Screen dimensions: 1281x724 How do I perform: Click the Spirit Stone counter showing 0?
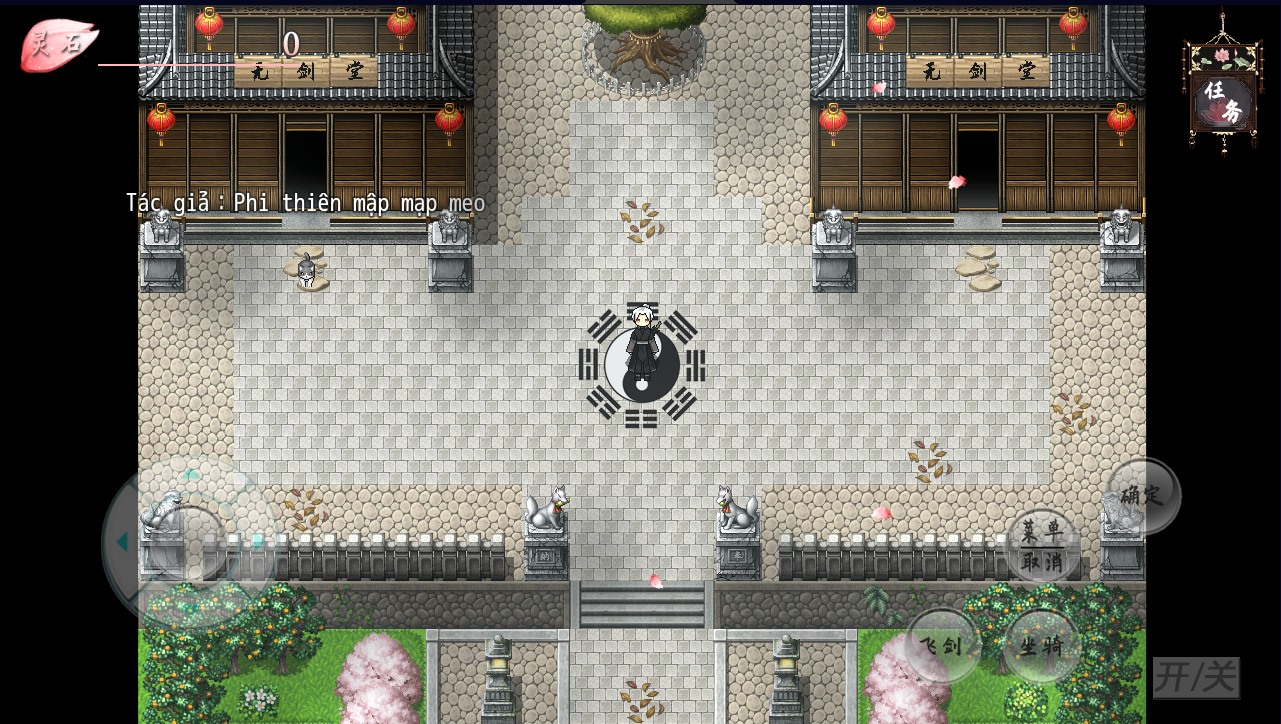pyautogui.click(x=291, y=44)
